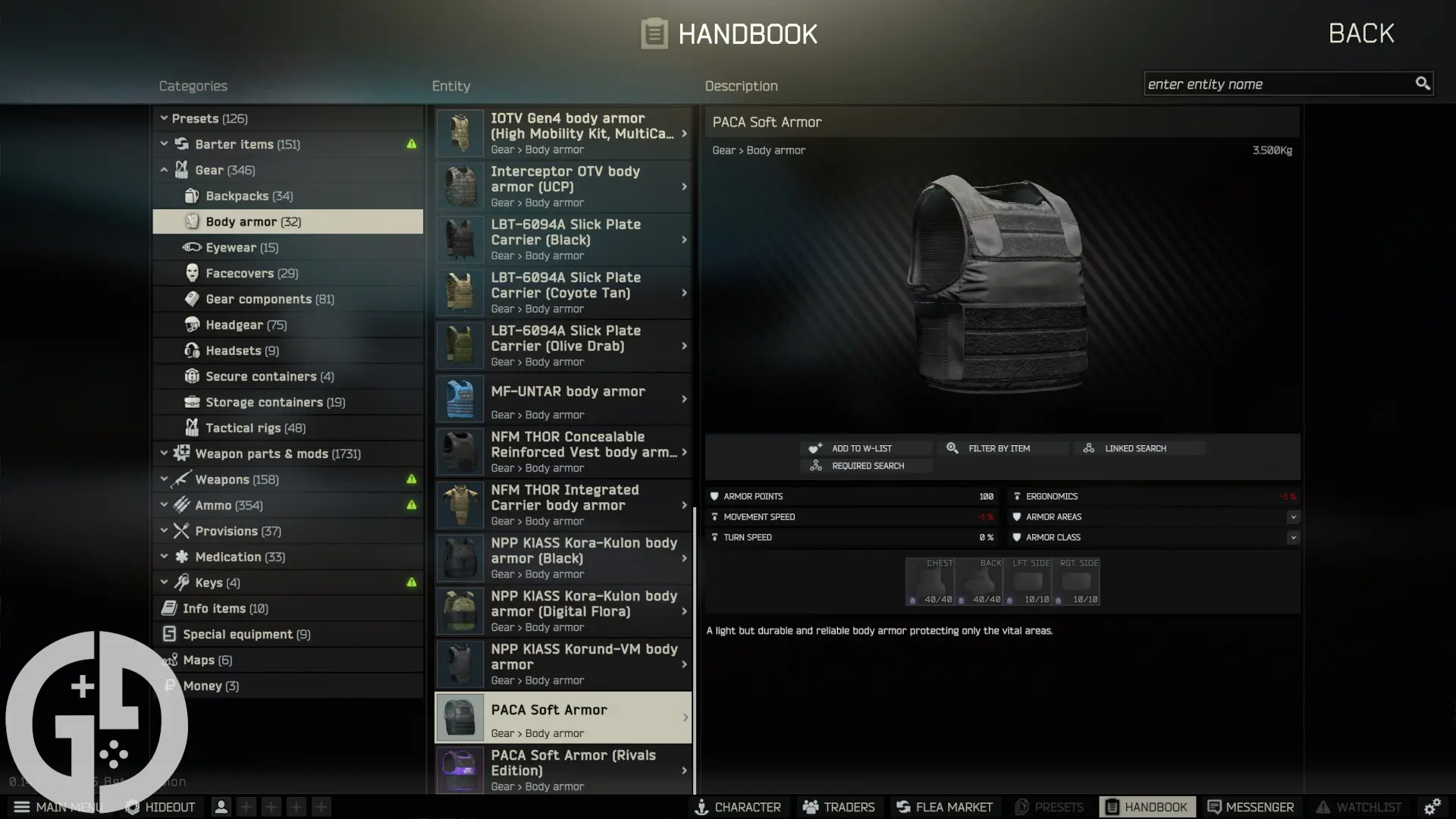Select the Tactical rigs category
Image resolution: width=1456 pixels, height=819 pixels.
[x=244, y=428]
